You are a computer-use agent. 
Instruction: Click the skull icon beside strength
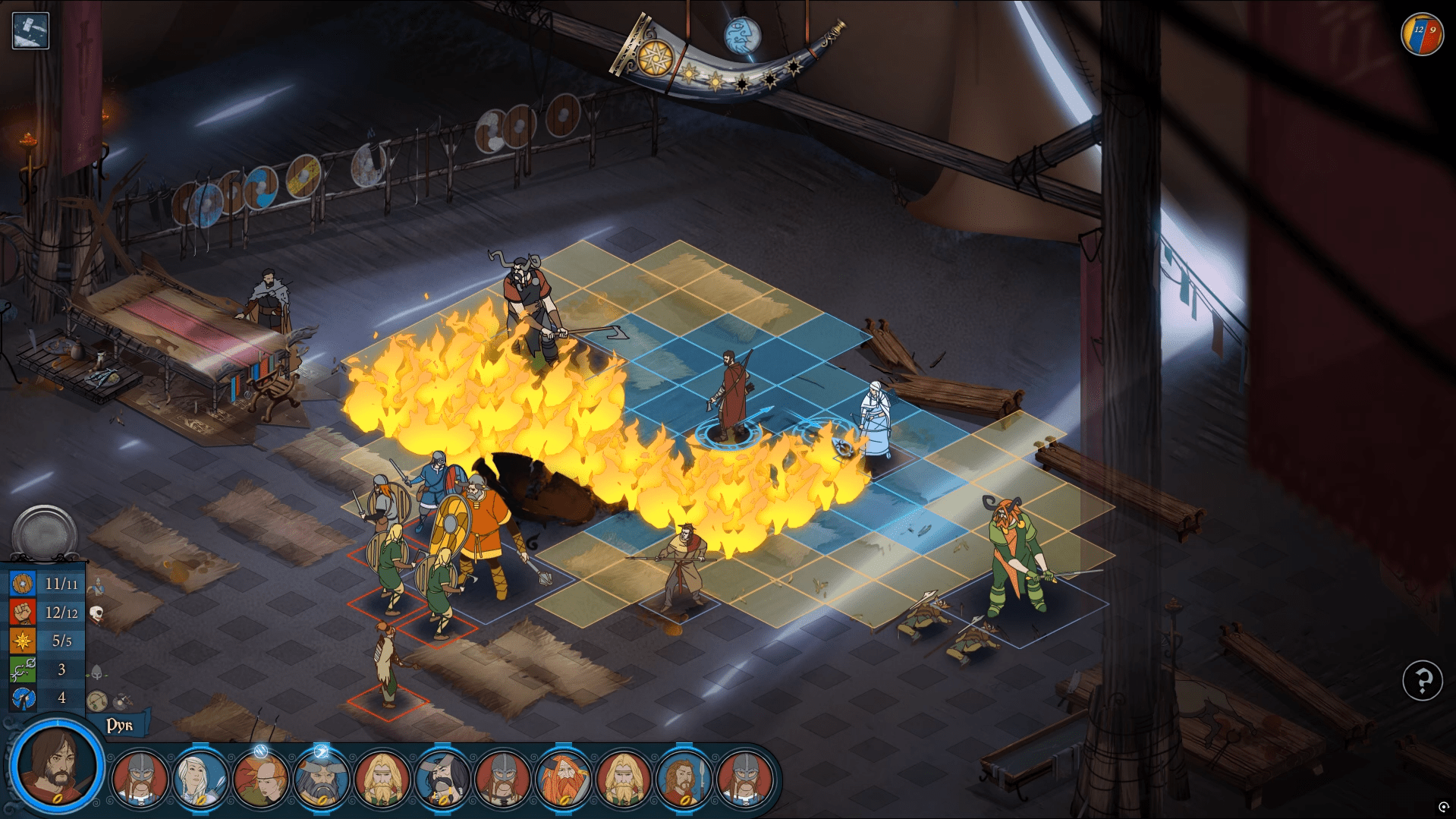click(97, 613)
